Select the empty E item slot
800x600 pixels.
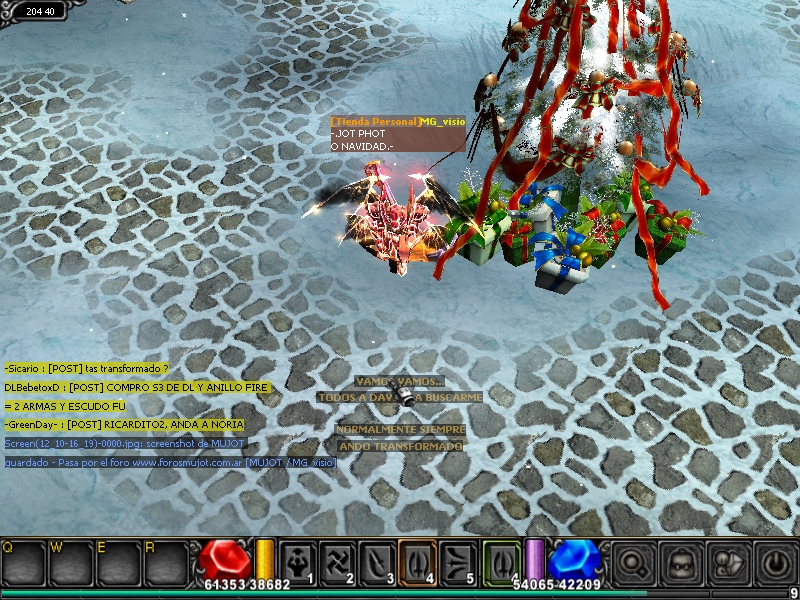click(x=118, y=563)
